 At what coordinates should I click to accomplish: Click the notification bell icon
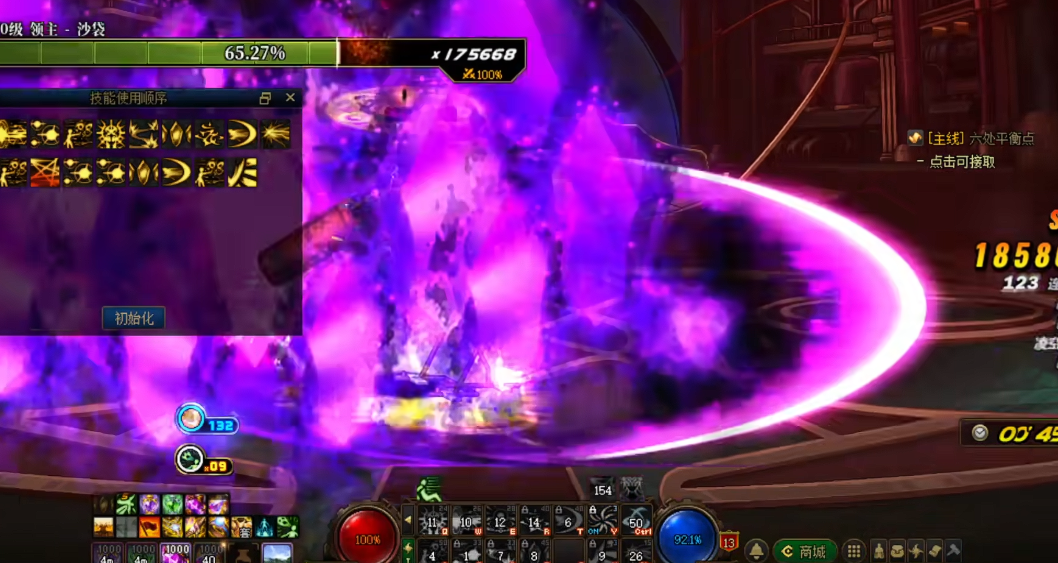pyautogui.click(x=757, y=551)
